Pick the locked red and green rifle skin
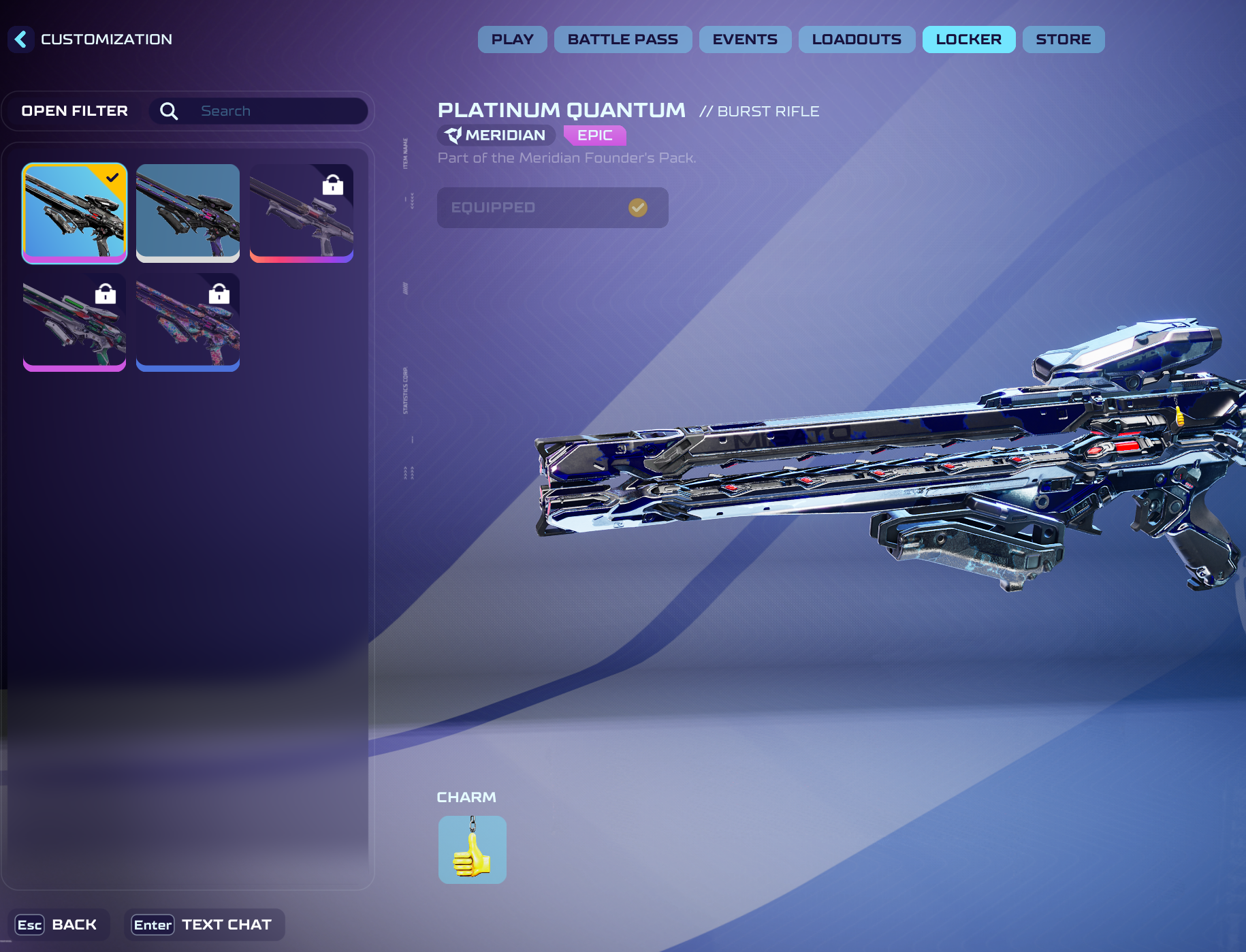The width and height of the screenshot is (1246, 952). coord(75,322)
